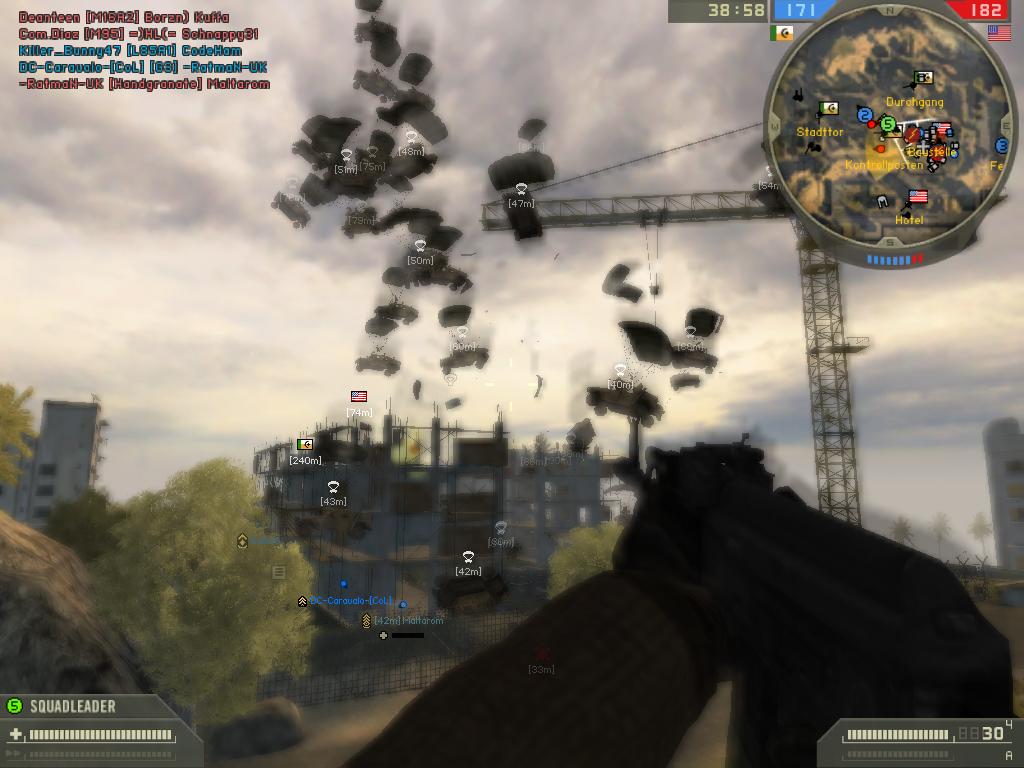Select the Stadttor flag on the minimap
Image resolution: width=1024 pixels, height=768 pixels.
(828, 108)
